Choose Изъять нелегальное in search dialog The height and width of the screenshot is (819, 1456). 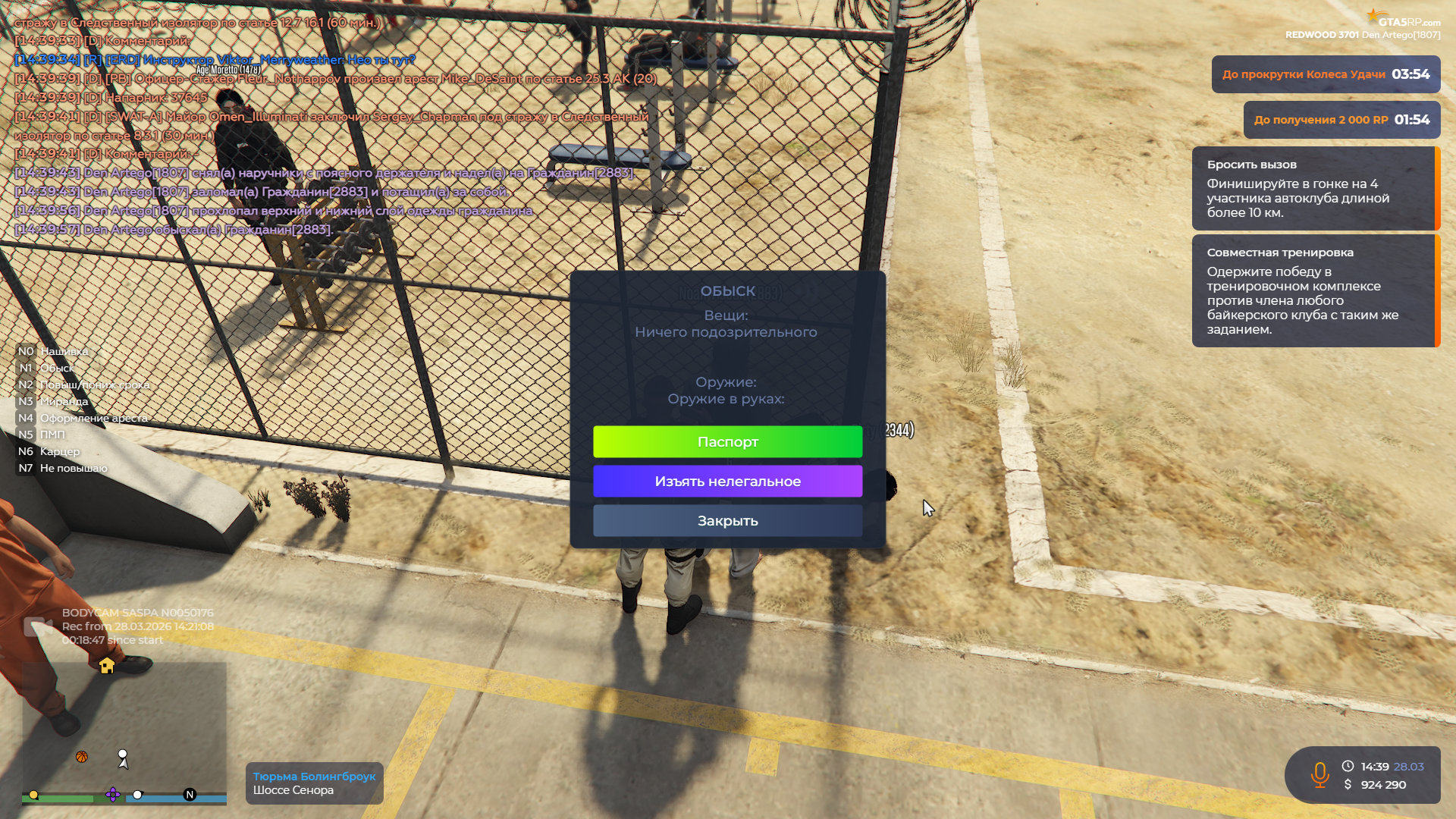tap(727, 482)
